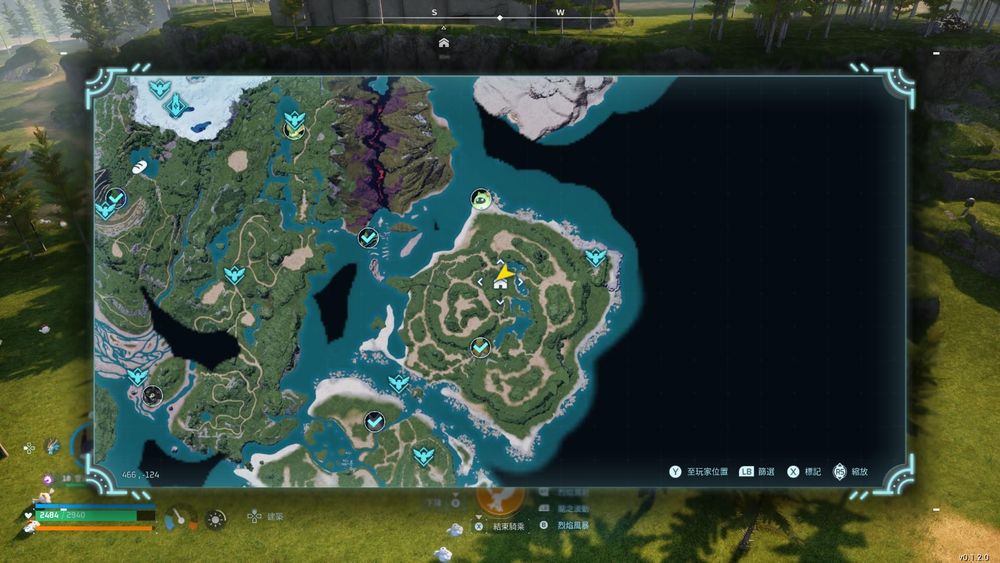Screen dimensions: 1000x563
Task: Click the green Pal boss portrait marker
Action: (x=482, y=199)
